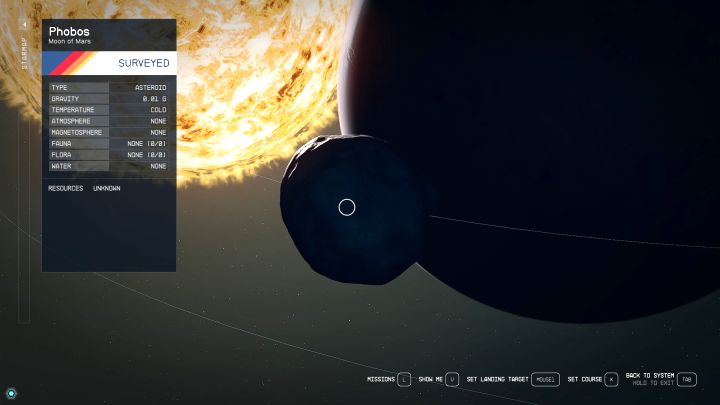Screen dimensions: 720x405
Task: Open the Missions option in the bottom bar
Action: pos(389,379)
